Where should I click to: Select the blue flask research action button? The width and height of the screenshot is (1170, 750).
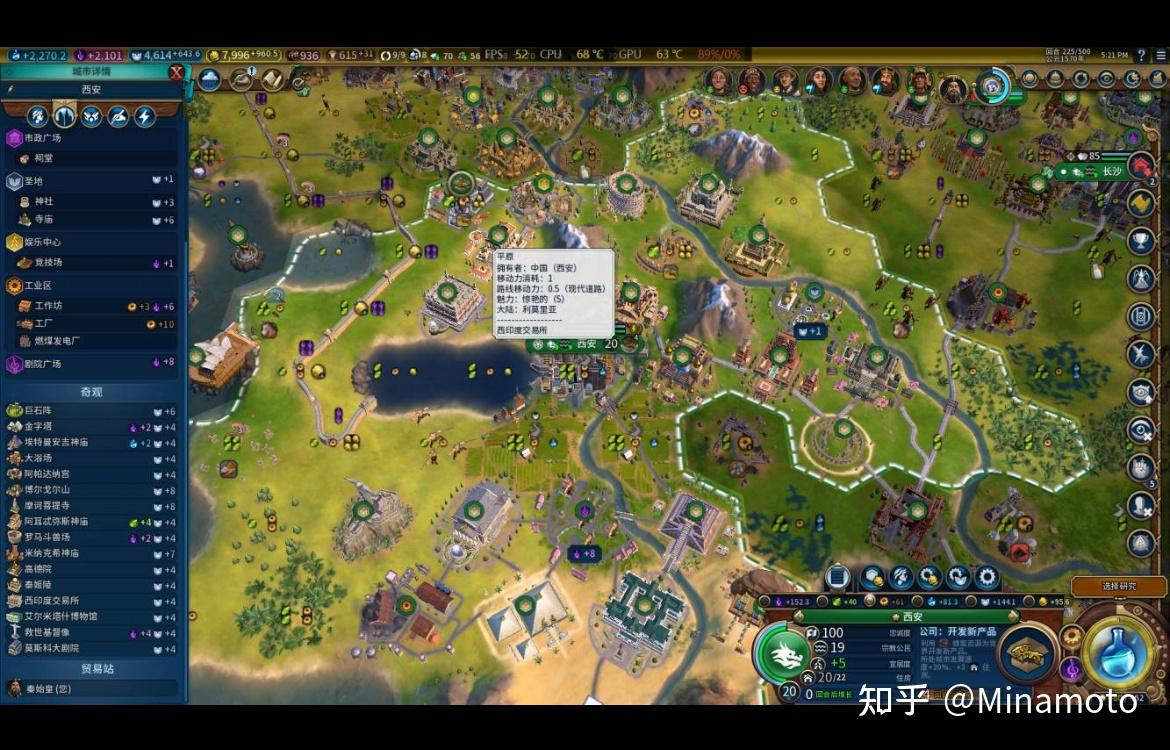point(1118,653)
